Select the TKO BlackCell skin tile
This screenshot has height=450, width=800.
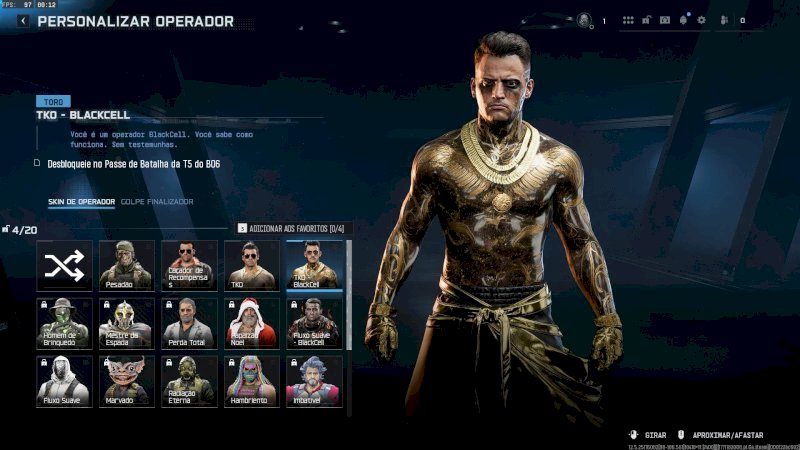314,265
